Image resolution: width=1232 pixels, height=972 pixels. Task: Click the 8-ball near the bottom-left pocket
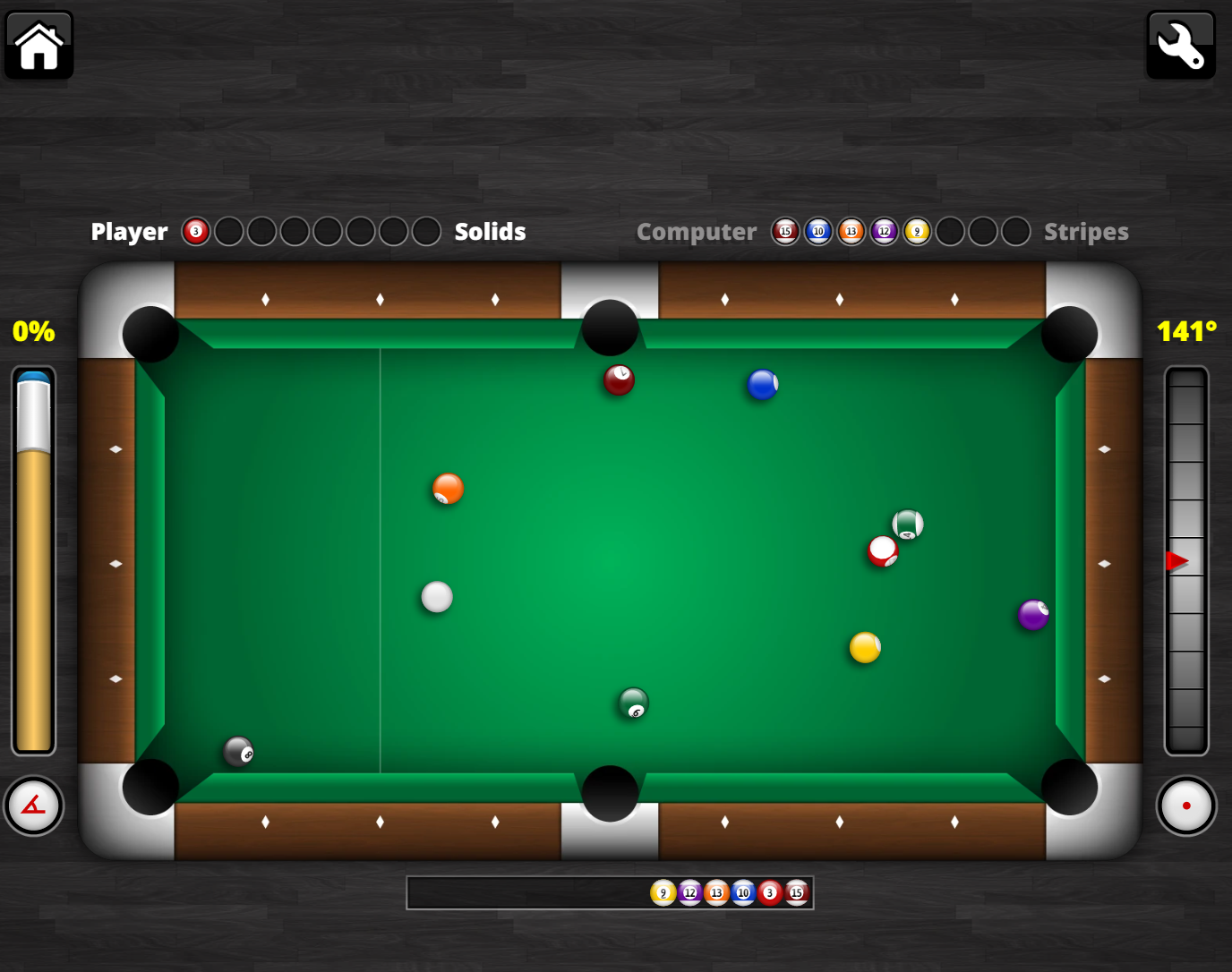tap(236, 753)
